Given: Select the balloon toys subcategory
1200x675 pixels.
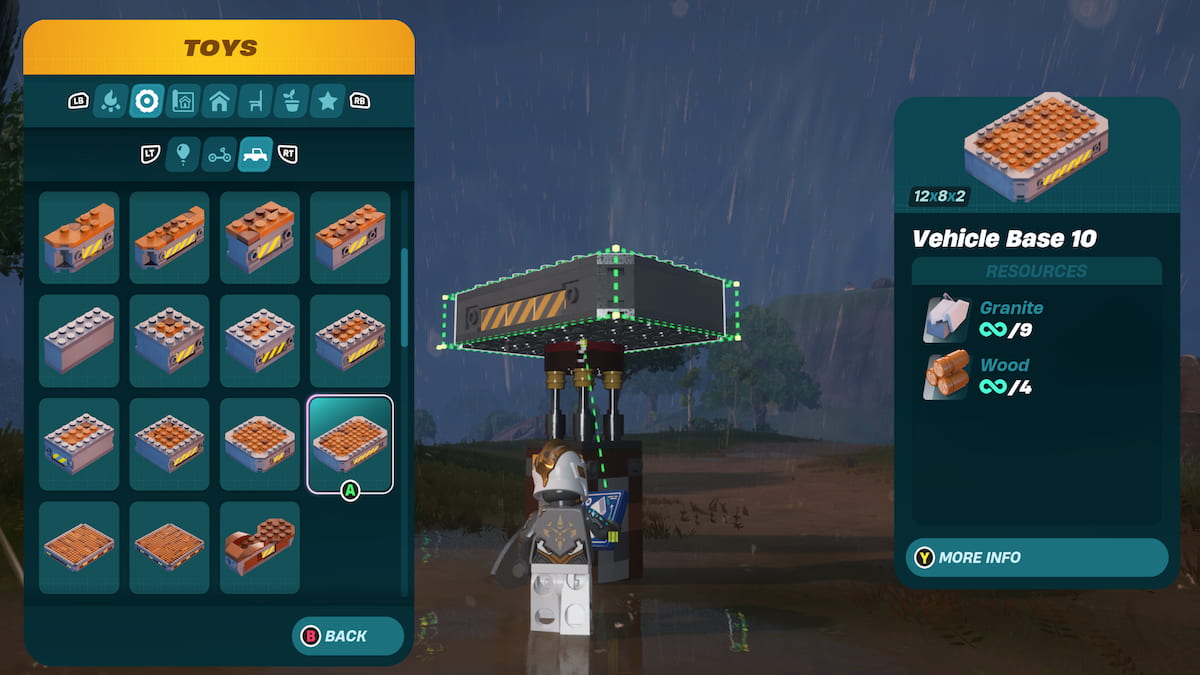Looking at the screenshot, I should pos(182,154).
